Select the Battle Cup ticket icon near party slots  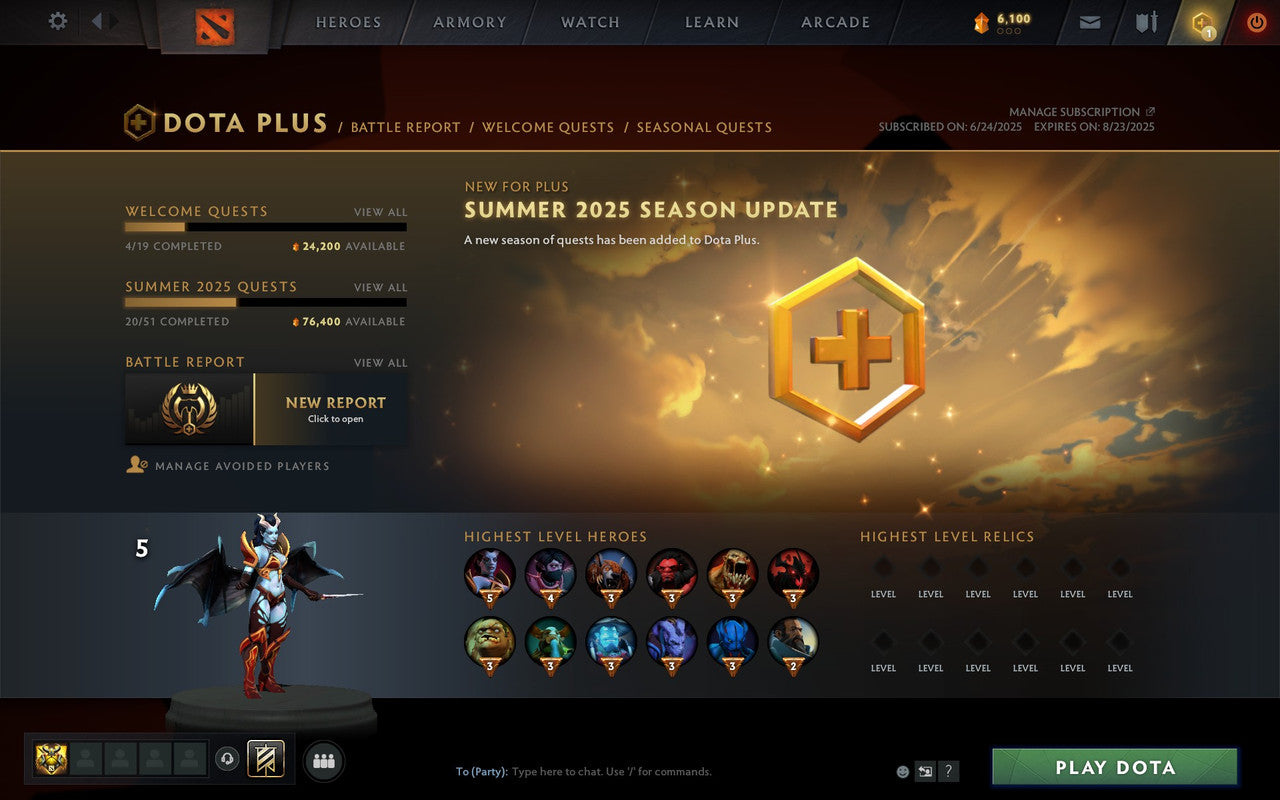[264, 758]
